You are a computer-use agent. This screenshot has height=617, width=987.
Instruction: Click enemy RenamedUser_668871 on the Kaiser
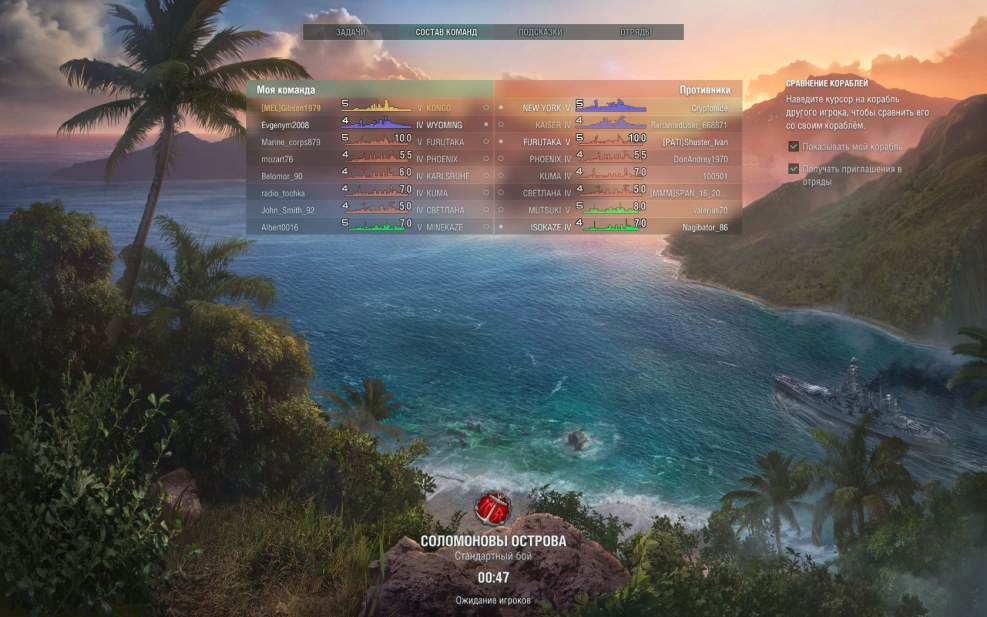click(x=688, y=125)
